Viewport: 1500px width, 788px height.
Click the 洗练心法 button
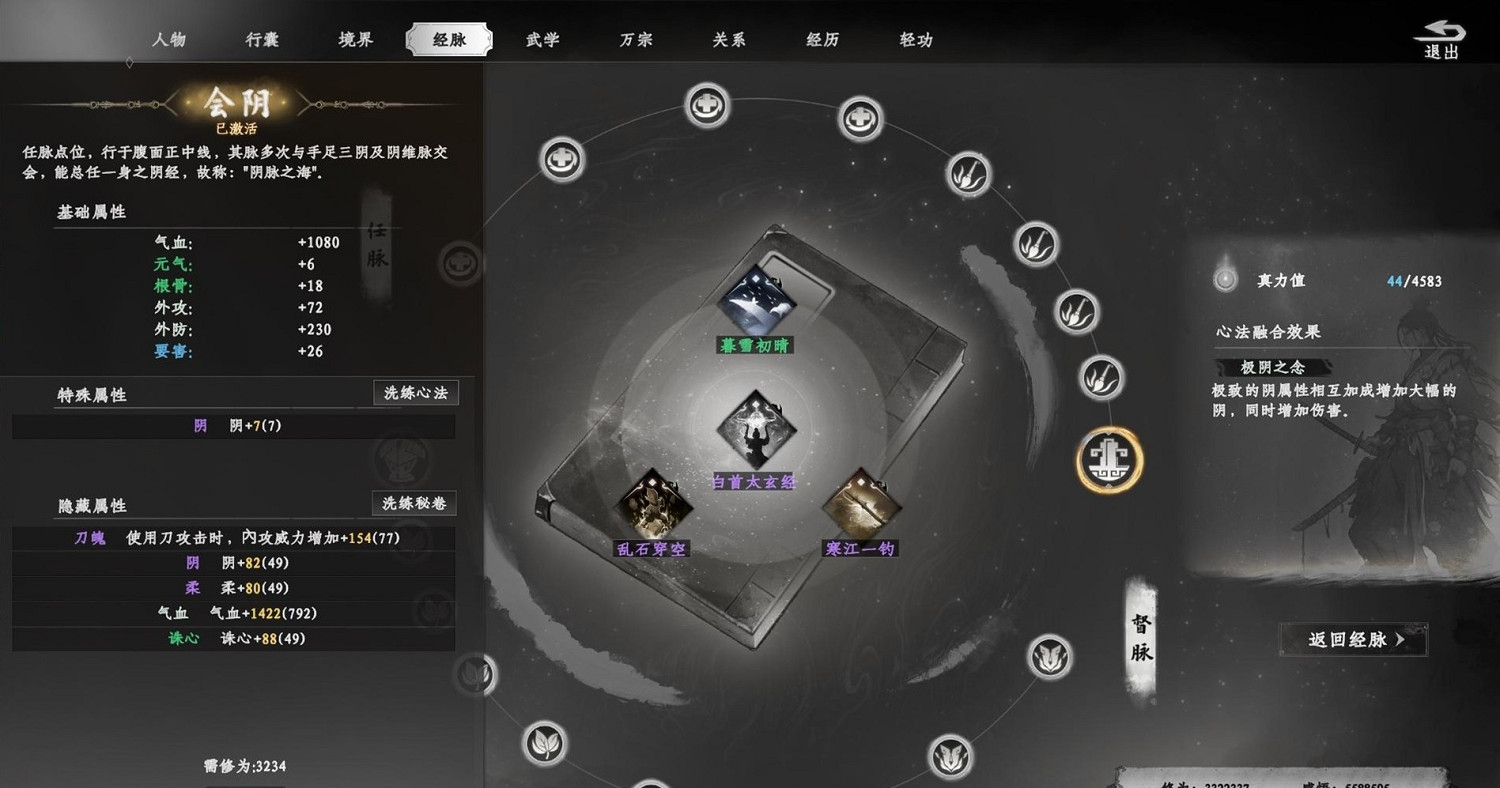pyautogui.click(x=415, y=392)
